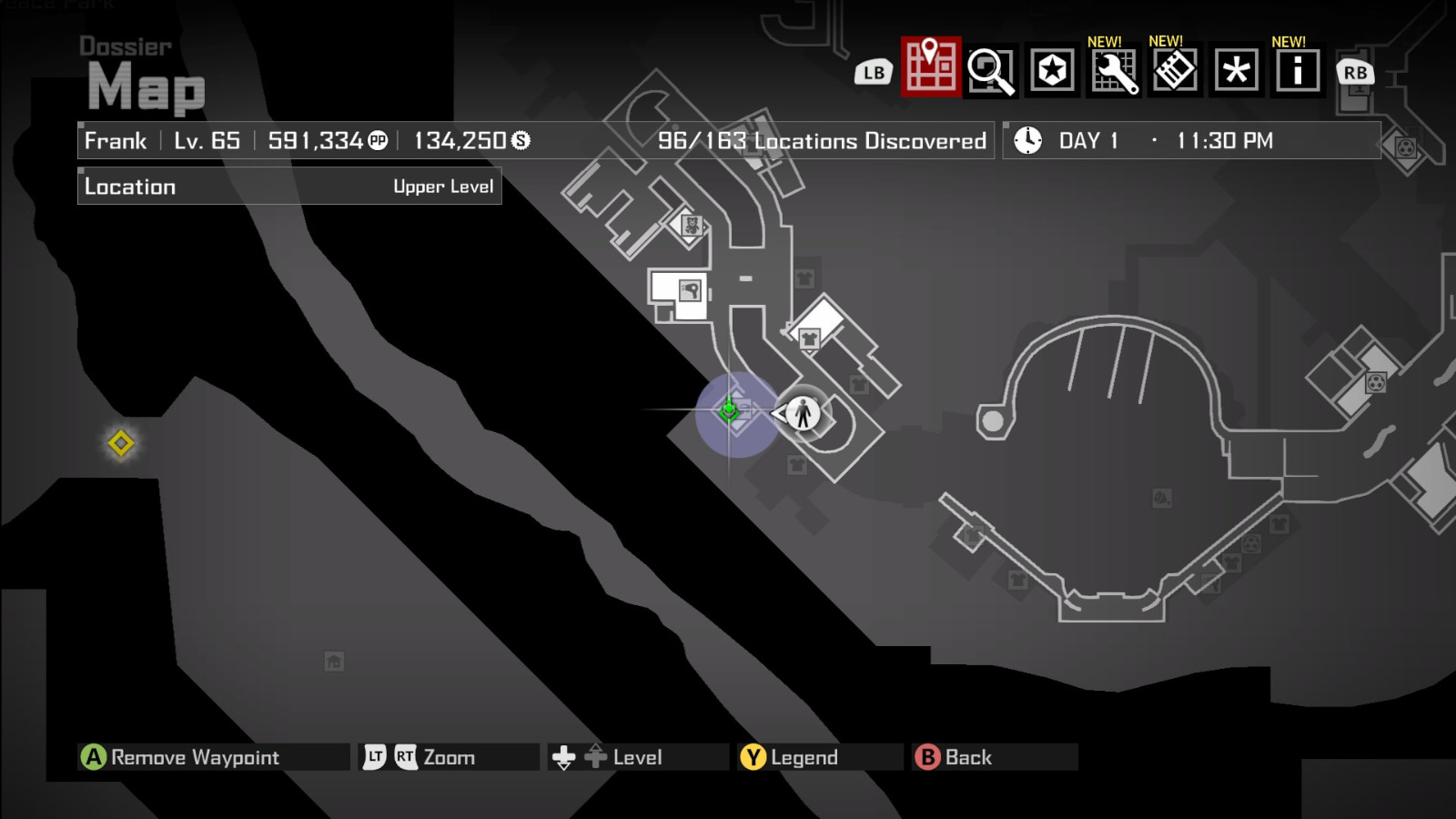This screenshot has width=1456, height=819.
Task: Click the LB bumper icon
Action: point(874,71)
